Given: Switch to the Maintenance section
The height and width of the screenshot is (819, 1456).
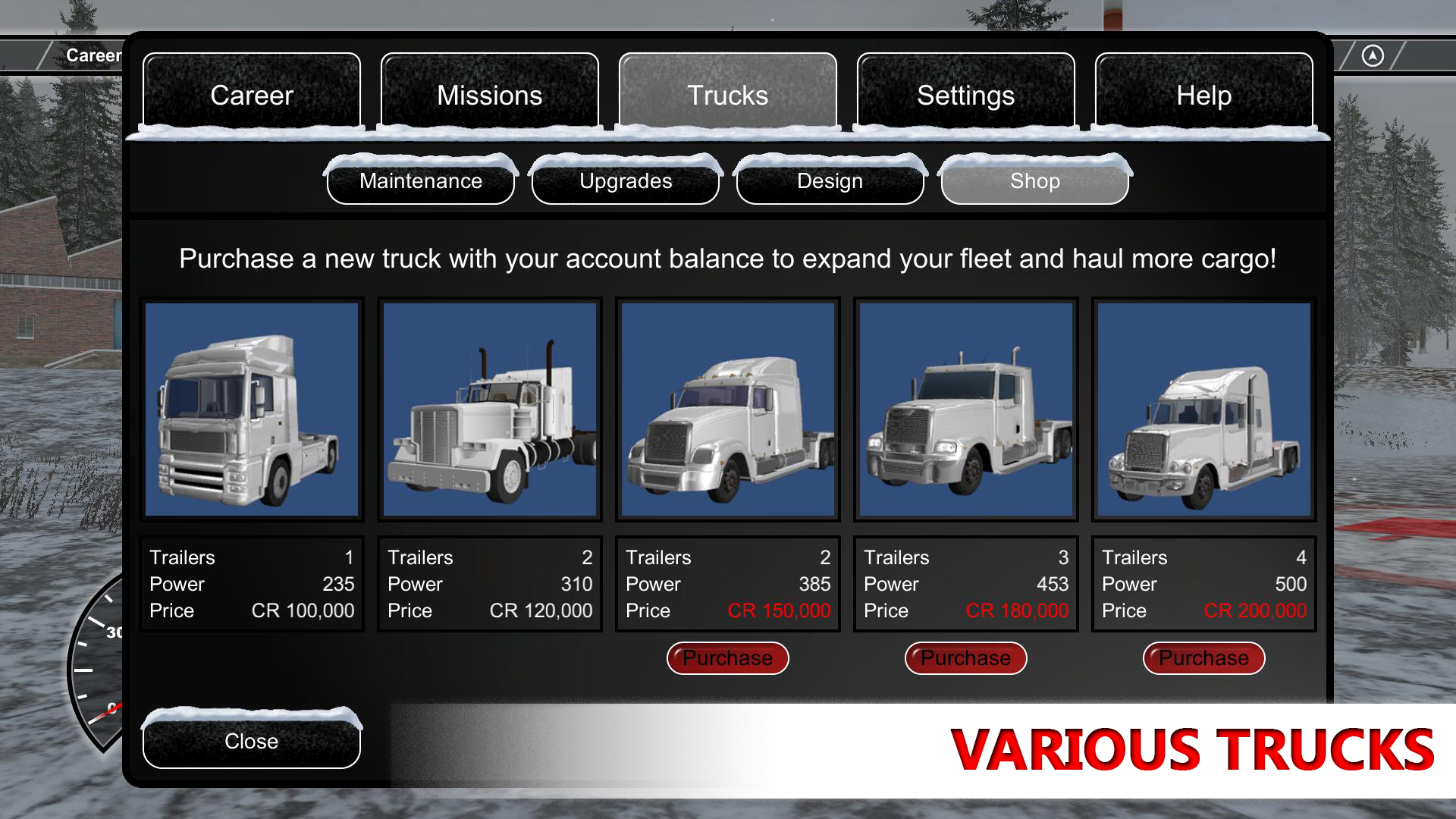Looking at the screenshot, I should point(422,181).
